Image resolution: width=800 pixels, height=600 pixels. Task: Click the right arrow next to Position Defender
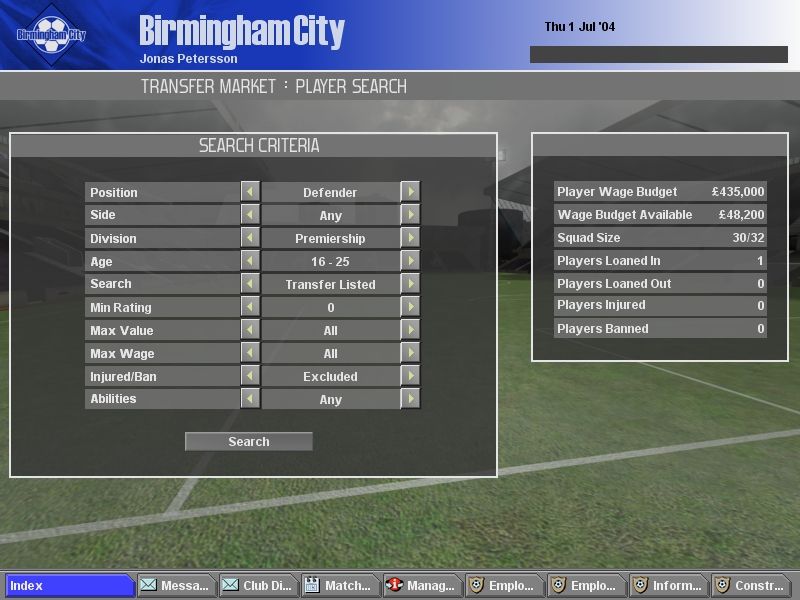point(410,192)
